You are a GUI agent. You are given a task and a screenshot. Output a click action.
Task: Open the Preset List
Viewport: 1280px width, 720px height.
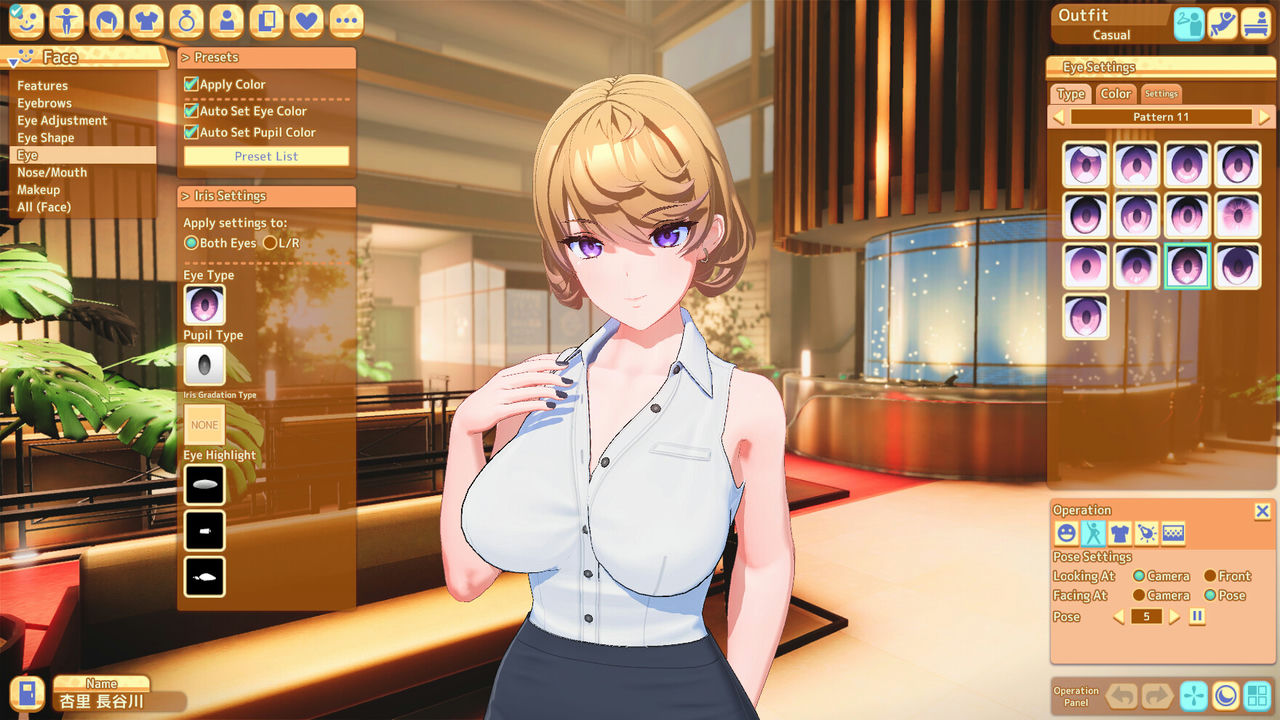click(265, 155)
